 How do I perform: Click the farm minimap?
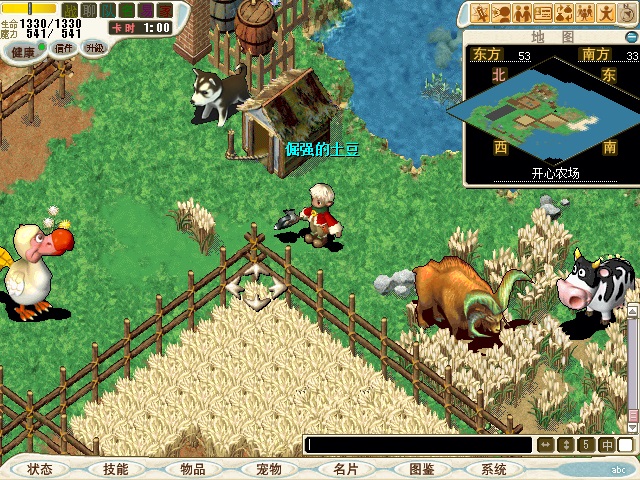[x=543, y=109]
